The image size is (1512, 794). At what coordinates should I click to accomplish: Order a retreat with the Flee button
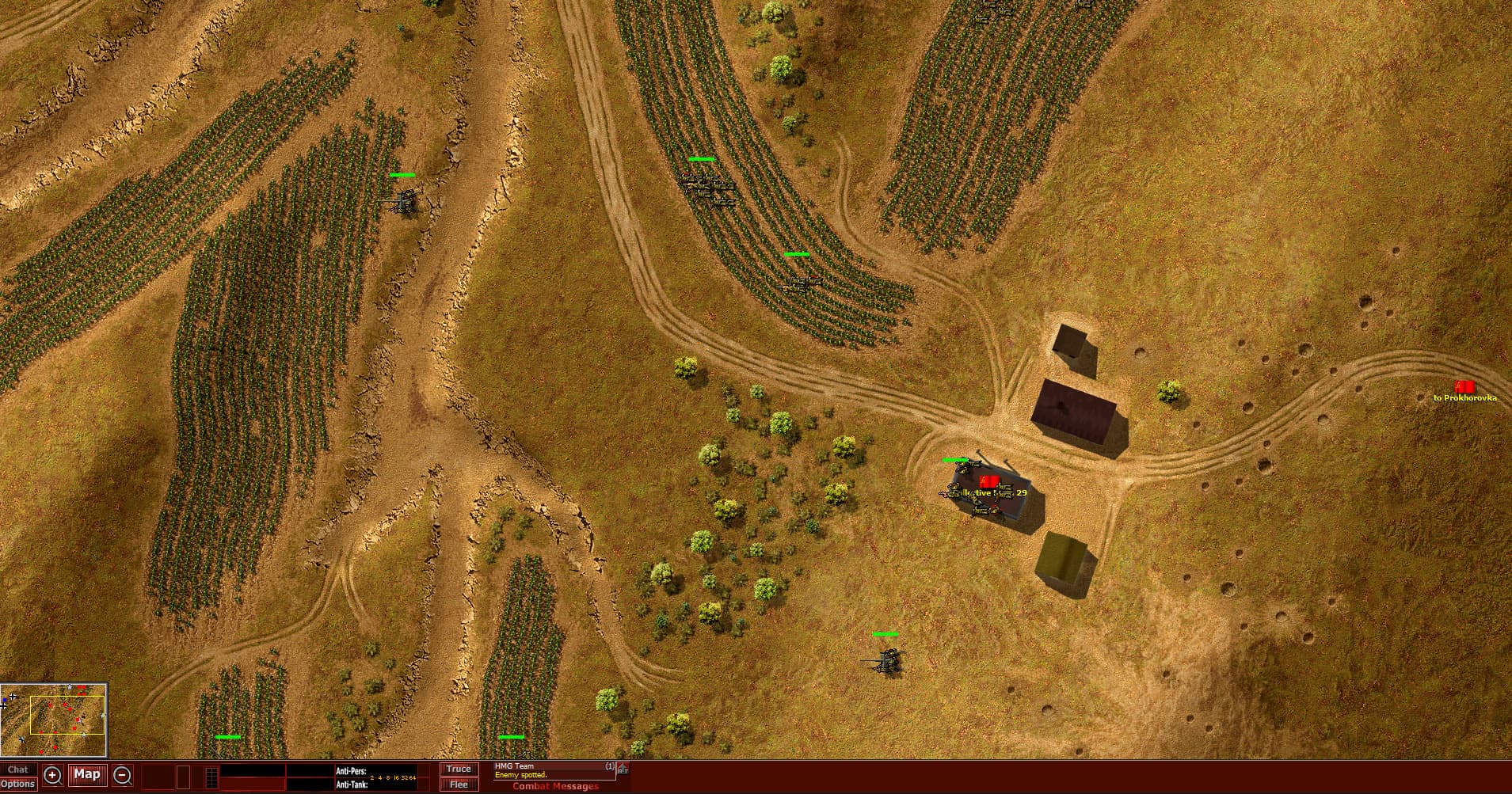coord(458,785)
